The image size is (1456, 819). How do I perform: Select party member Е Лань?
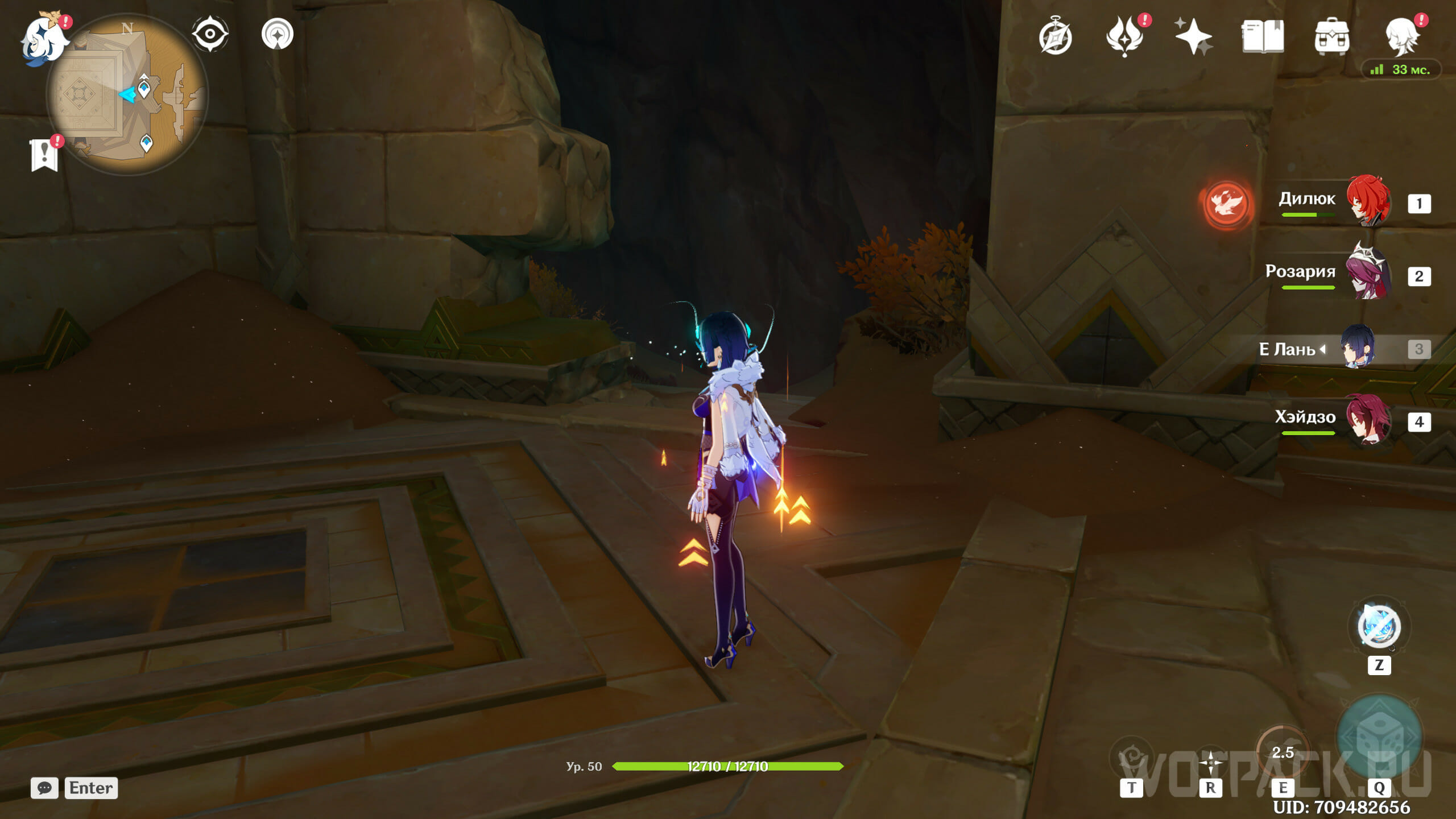pyautogui.click(x=1358, y=347)
